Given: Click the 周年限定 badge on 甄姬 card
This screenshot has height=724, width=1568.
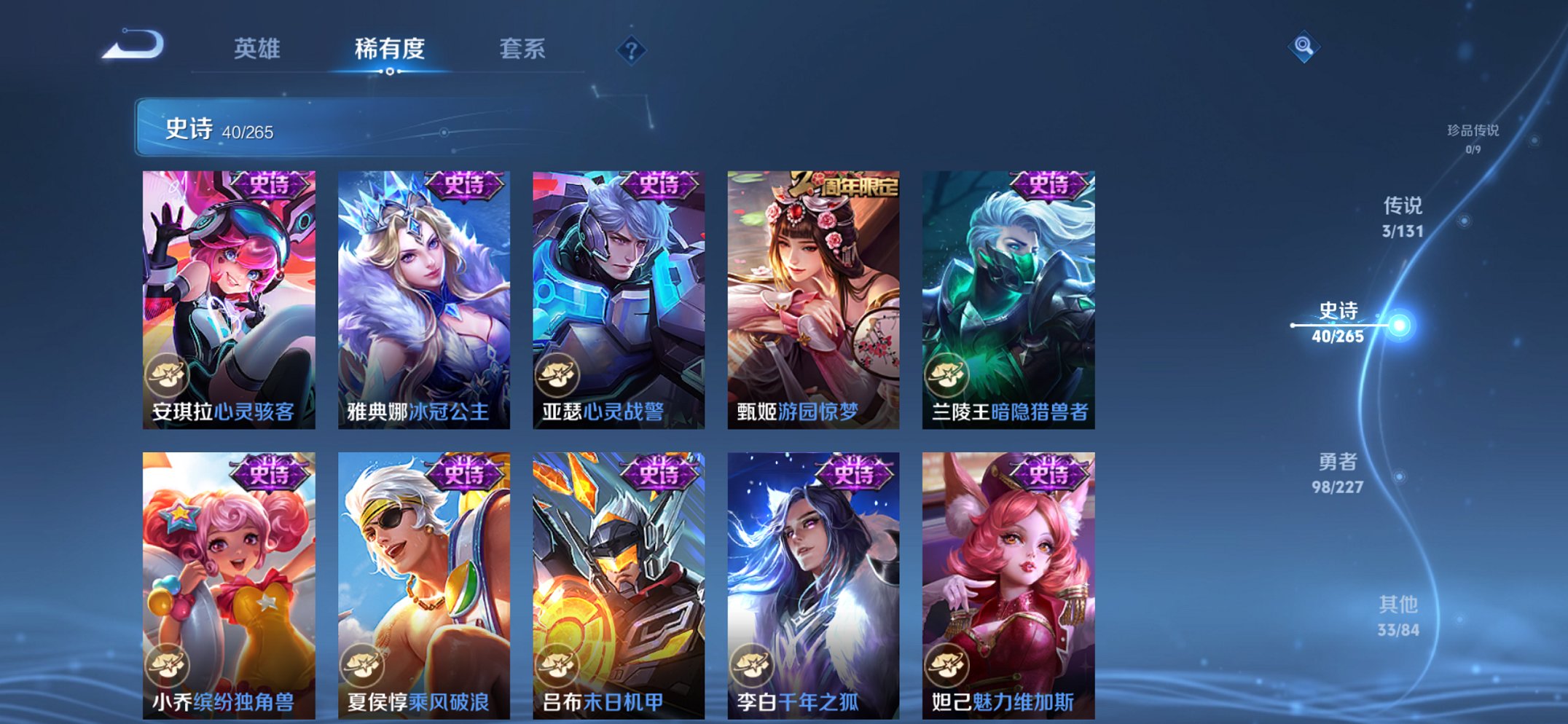Looking at the screenshot, I should click(x=844, y=184).
